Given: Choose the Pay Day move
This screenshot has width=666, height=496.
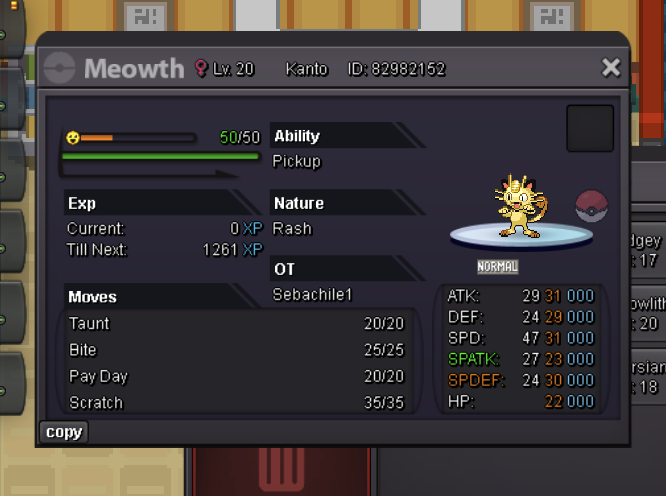Looking at the screenshot, I should tap(236, 377).
